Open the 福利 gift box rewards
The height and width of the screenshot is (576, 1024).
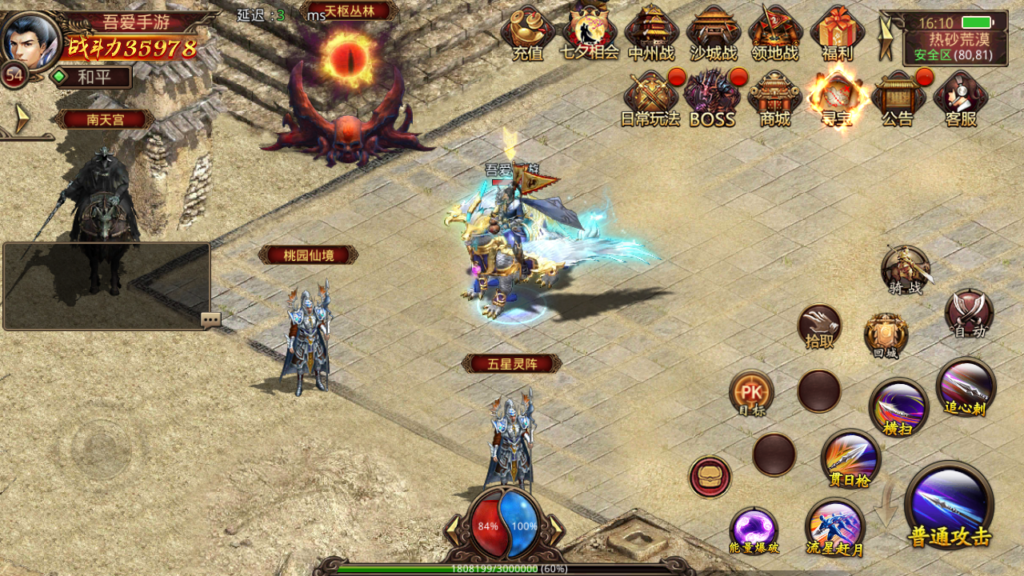[838, 33]
